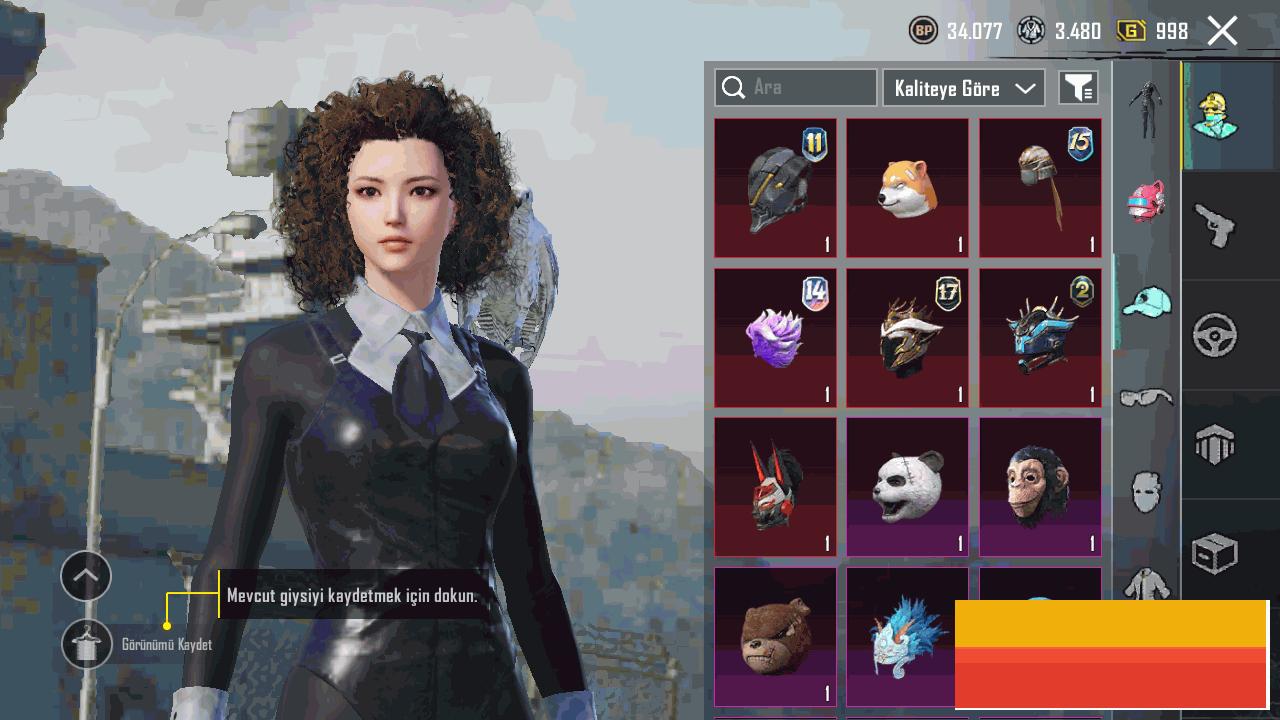The image size is (1280, 720).
Task: Select the dark gray level 11 helmet
Action: 775,188
